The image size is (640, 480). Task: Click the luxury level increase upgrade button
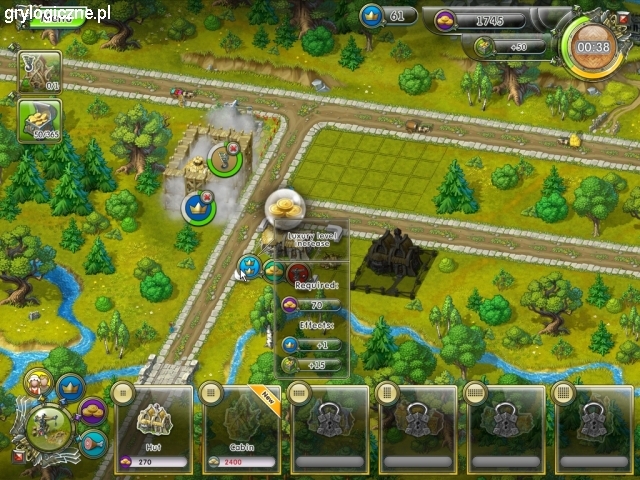[x=249, y=268]
